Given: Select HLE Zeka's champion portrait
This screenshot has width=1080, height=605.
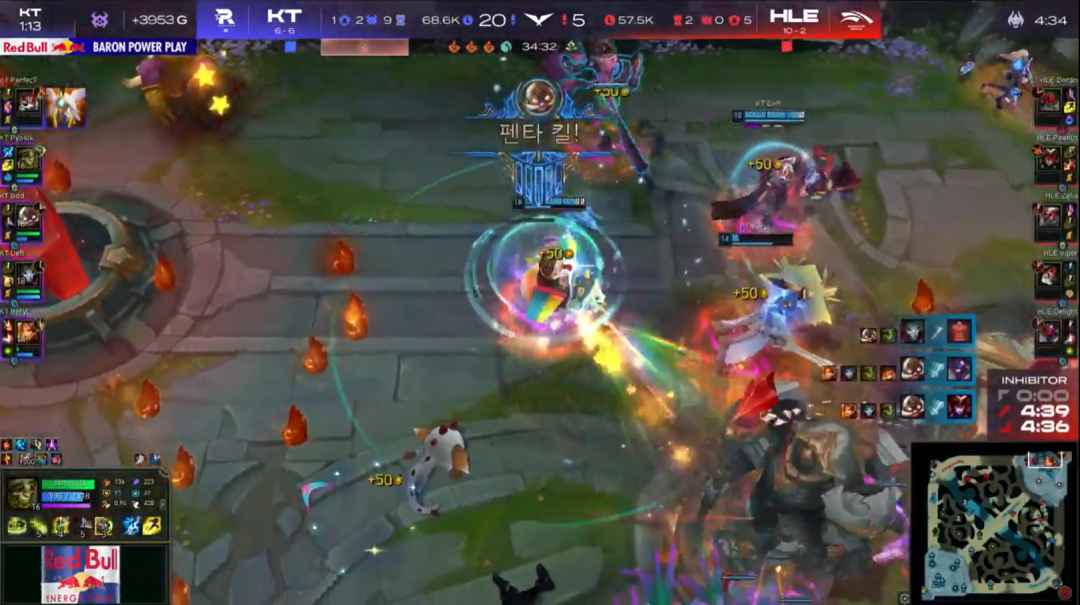Looking at the screenshot, I should tap(1049, 216).
